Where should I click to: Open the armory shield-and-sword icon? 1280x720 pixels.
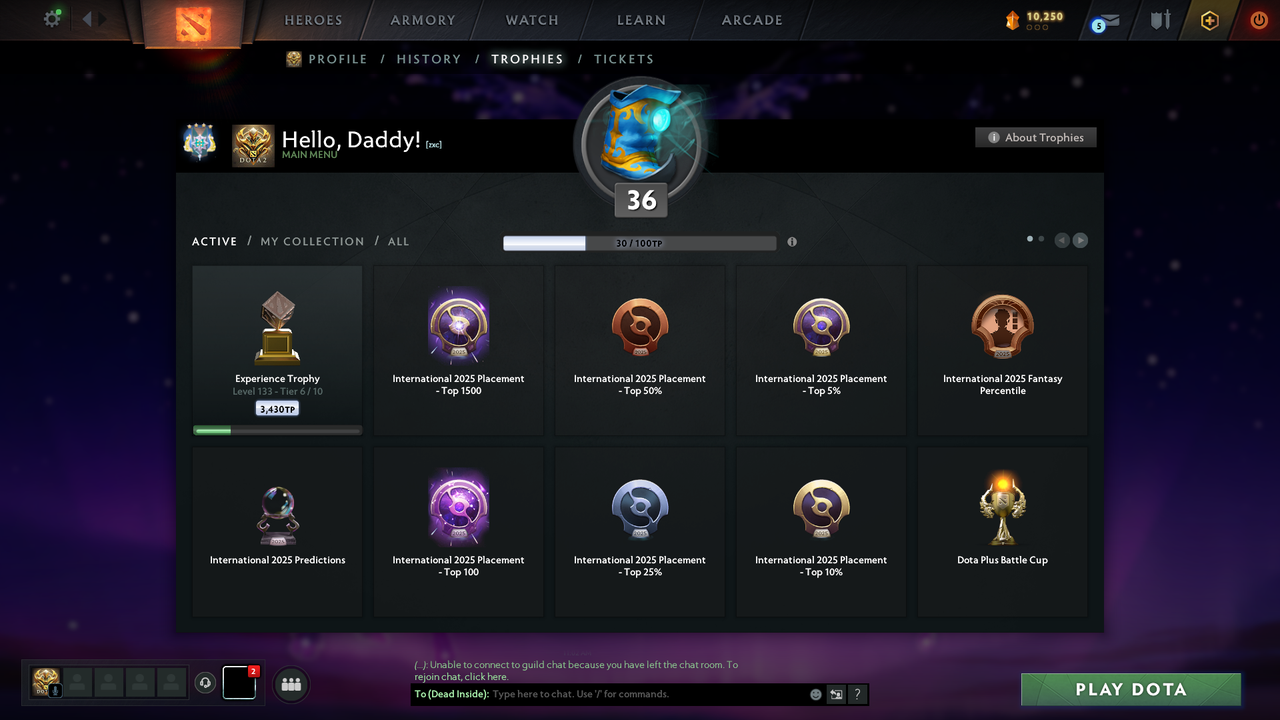(x=1159, y=18)
